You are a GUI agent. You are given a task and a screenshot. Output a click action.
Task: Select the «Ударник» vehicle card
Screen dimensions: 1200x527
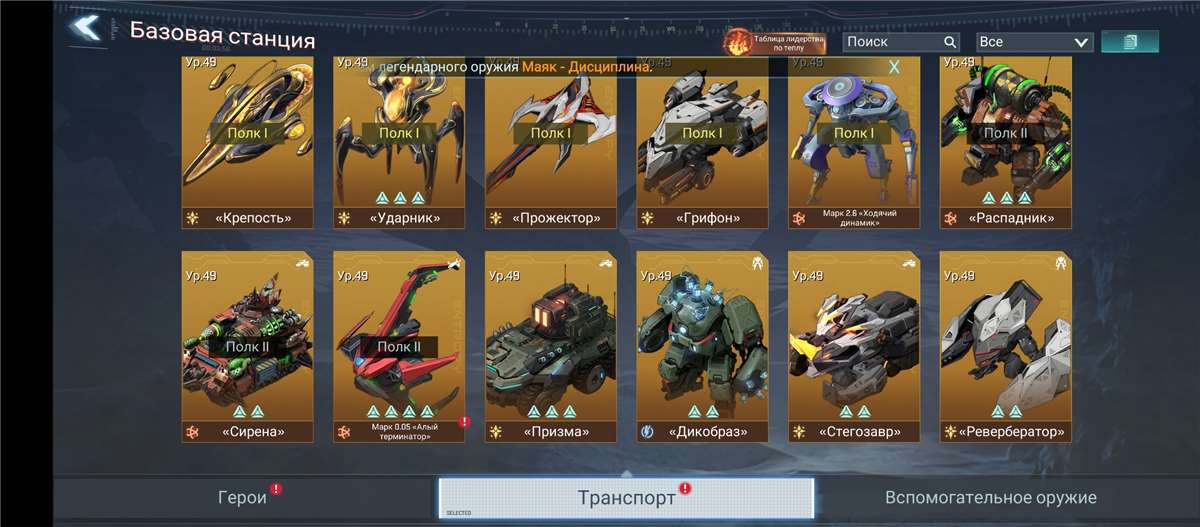399,142
